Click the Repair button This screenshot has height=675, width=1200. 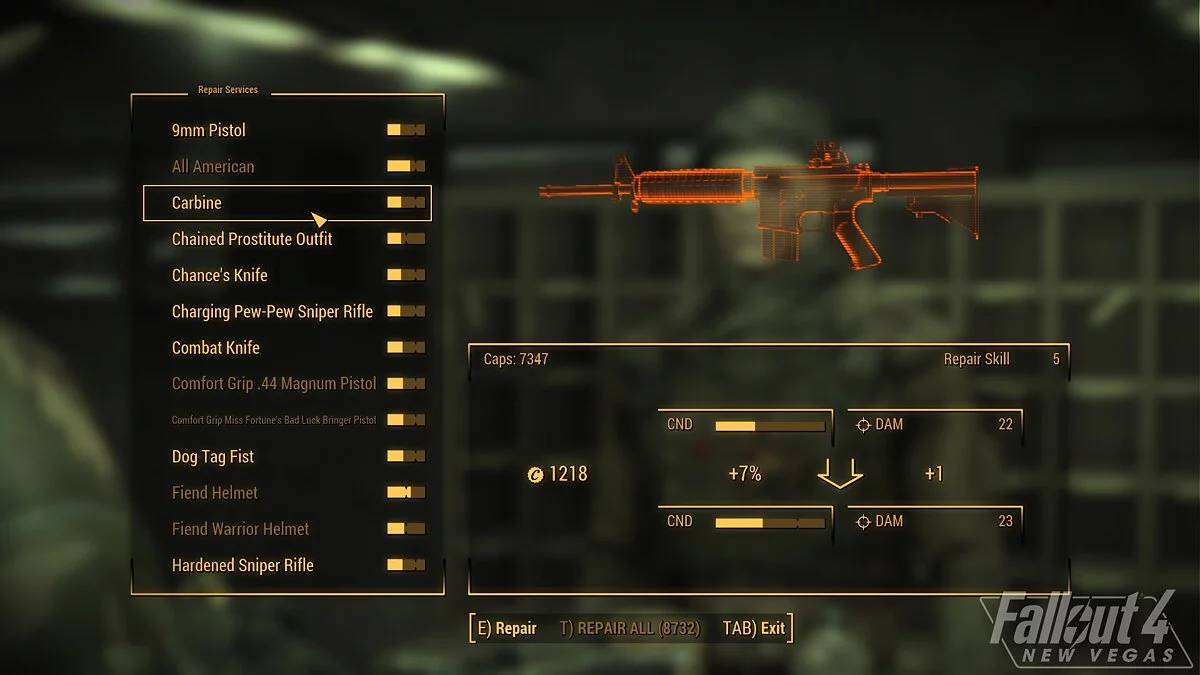point(507,628)
